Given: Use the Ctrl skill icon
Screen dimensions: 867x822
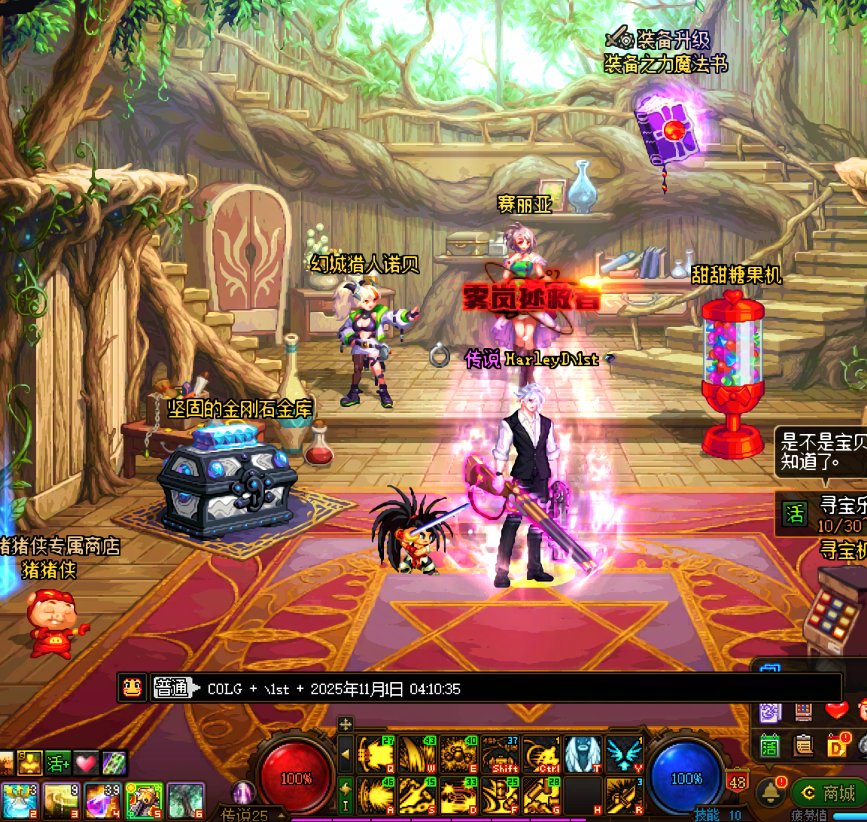Looking at the screenshot, I should [541, 754].
